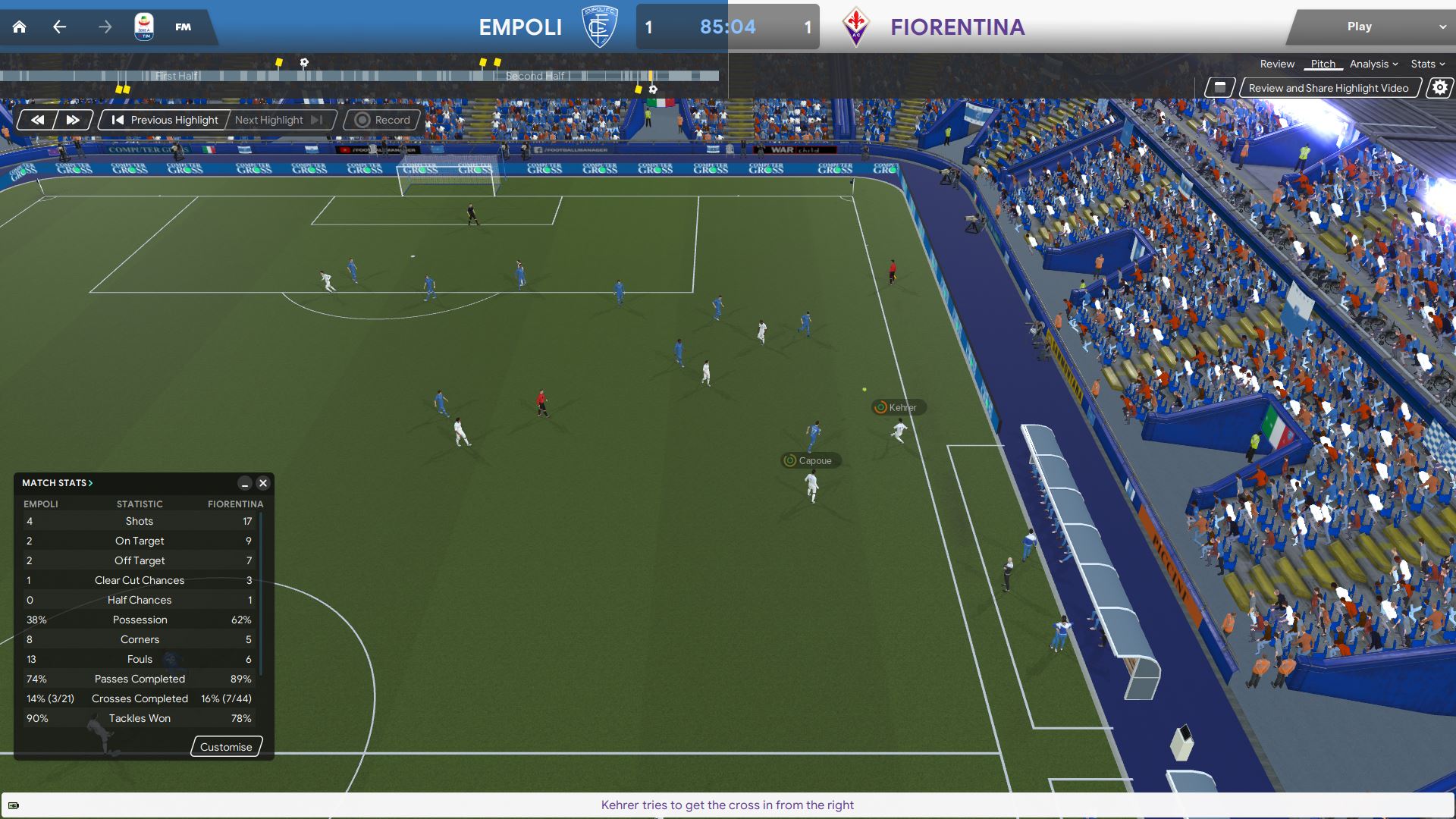Switch to the Pitch view tab
The width and height of the screenshot is (1456, 819).
coord(1323,64)
